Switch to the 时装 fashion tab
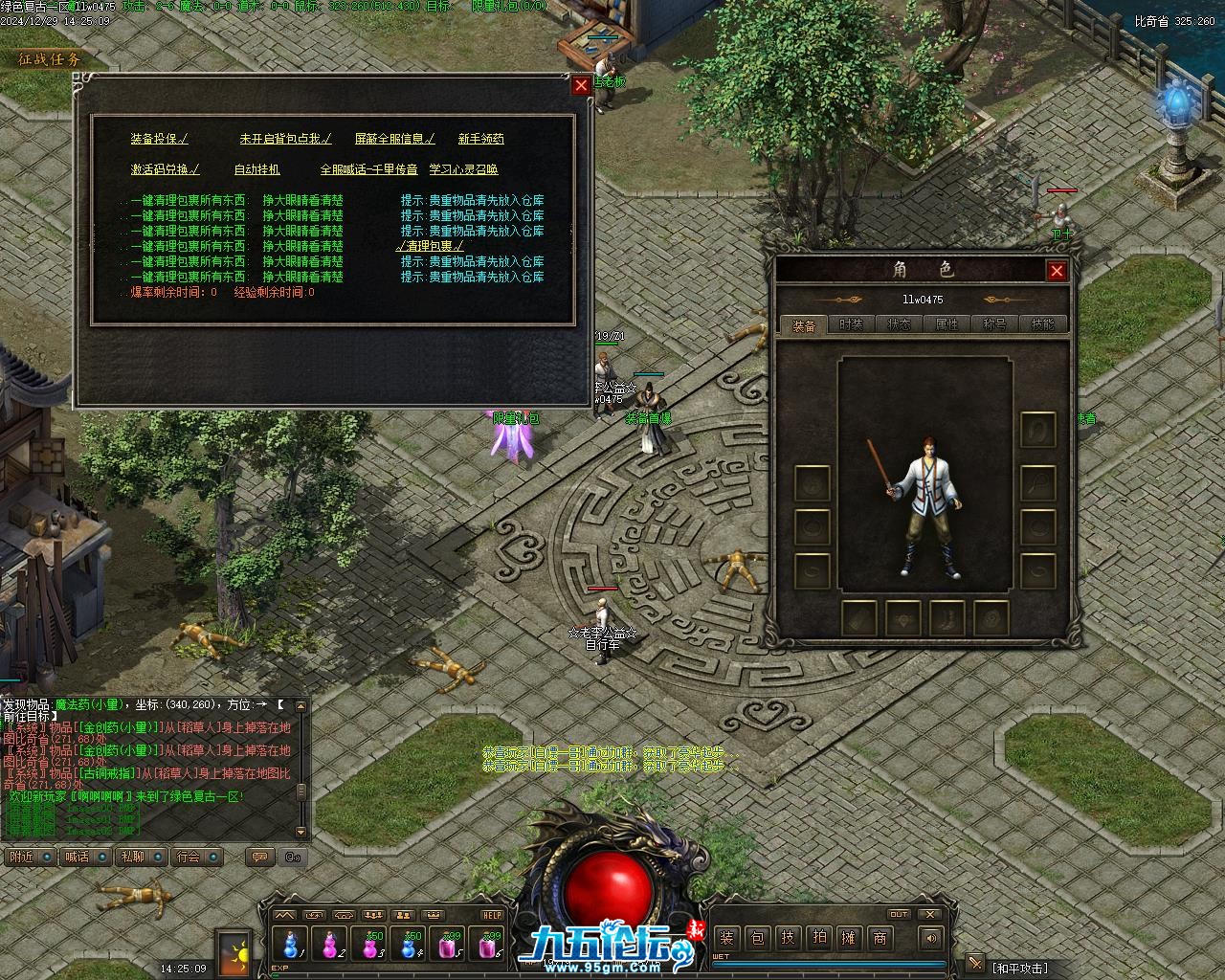Viewport: 1225px width, 980px height. [851, 324]
